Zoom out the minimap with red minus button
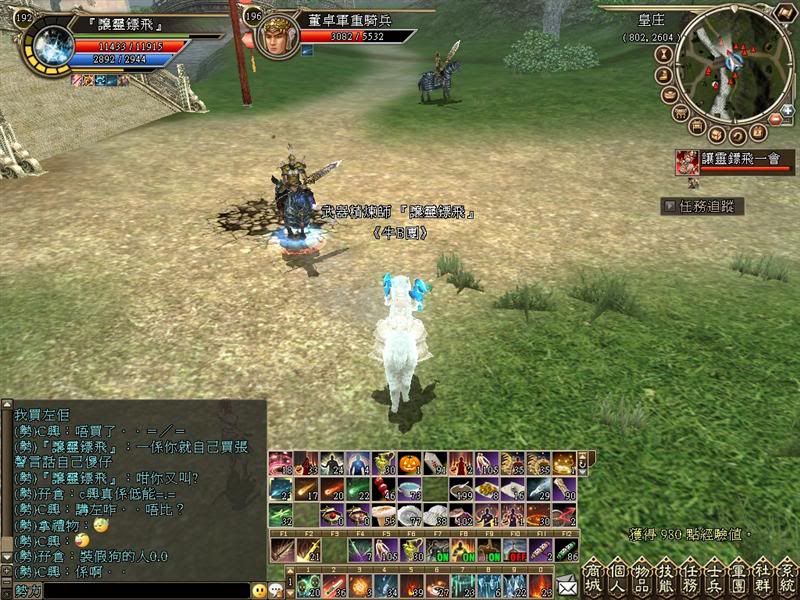The width and height of the screenshot is (800, 600). point(774,120)
